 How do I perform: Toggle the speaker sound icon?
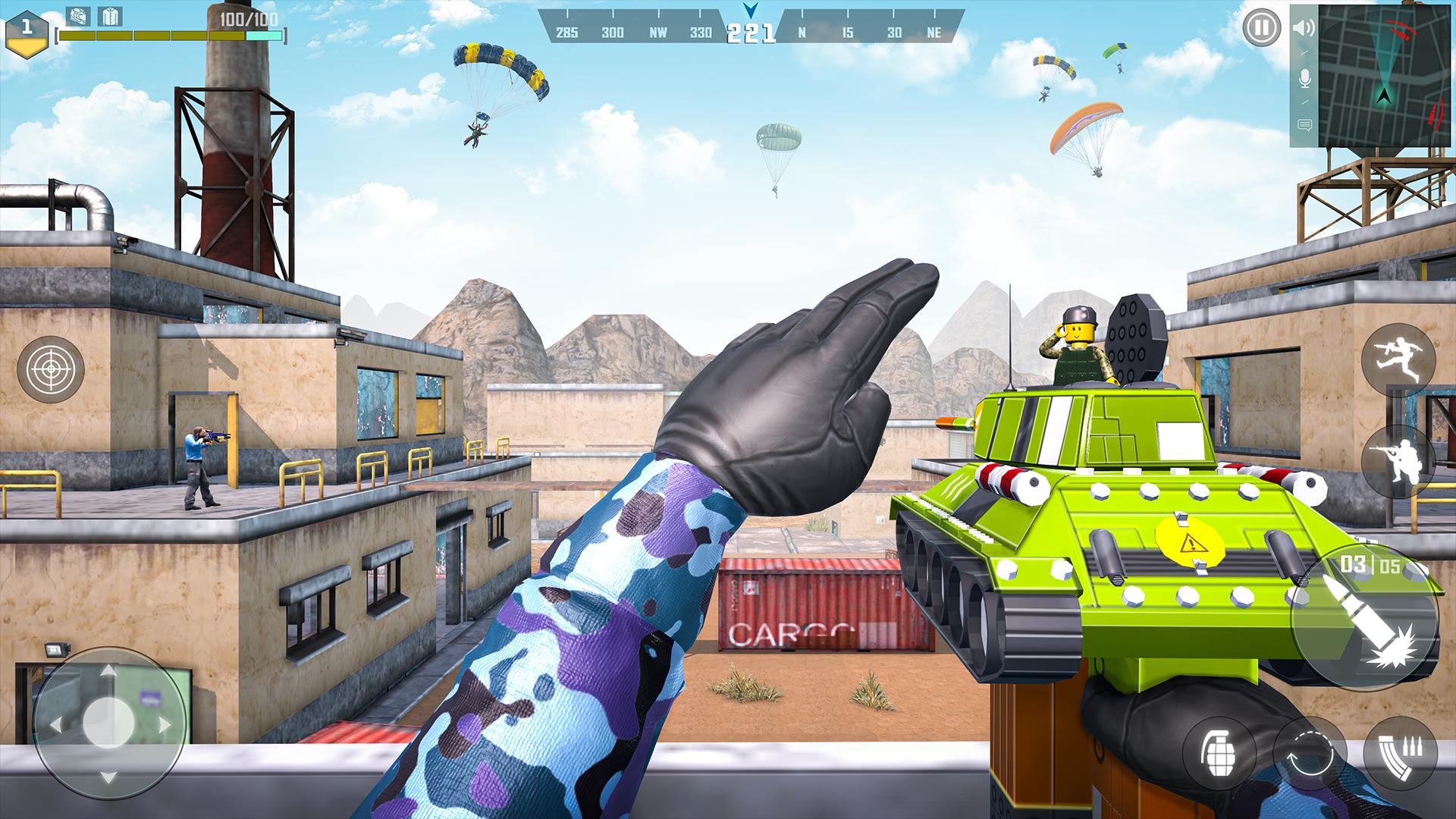(1304, 29)
